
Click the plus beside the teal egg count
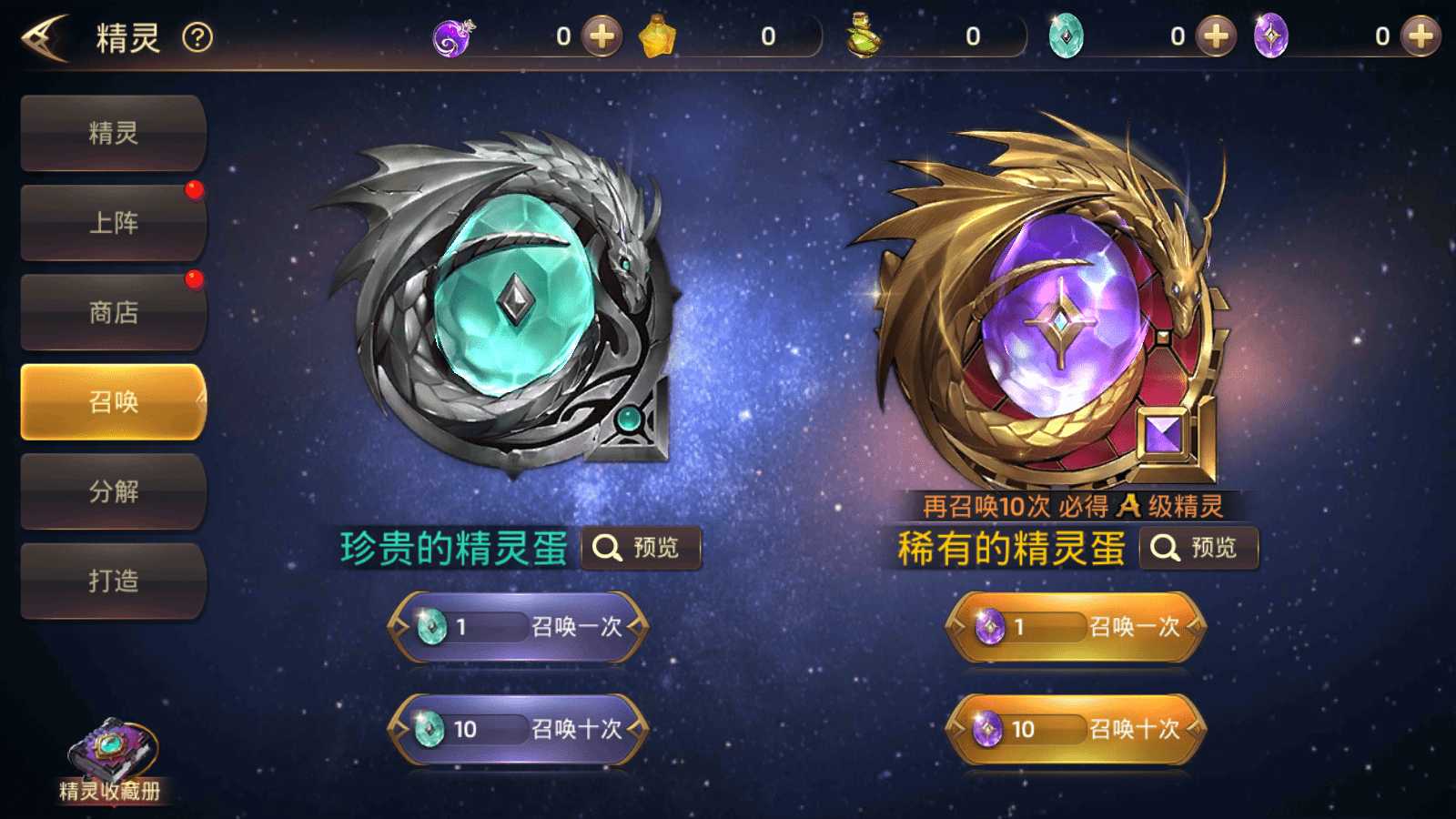(1216, 36)
